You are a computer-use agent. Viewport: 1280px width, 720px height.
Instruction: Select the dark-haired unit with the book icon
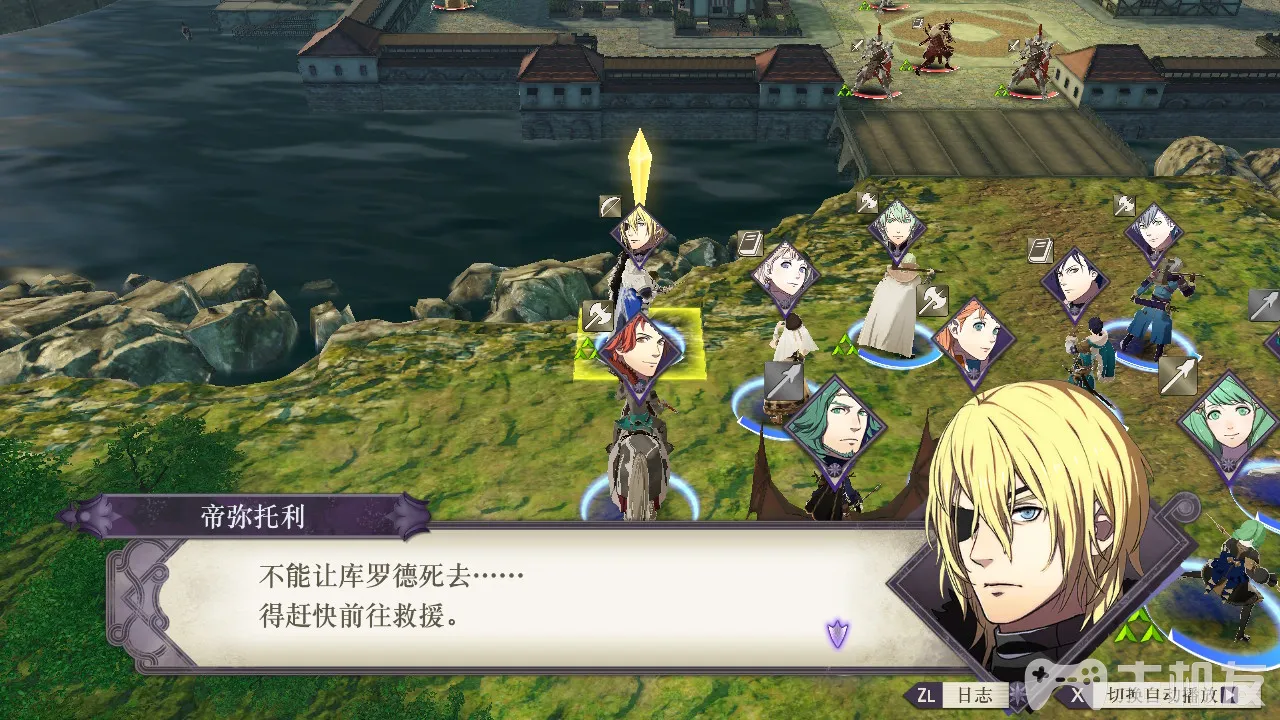coord(1074,283)
